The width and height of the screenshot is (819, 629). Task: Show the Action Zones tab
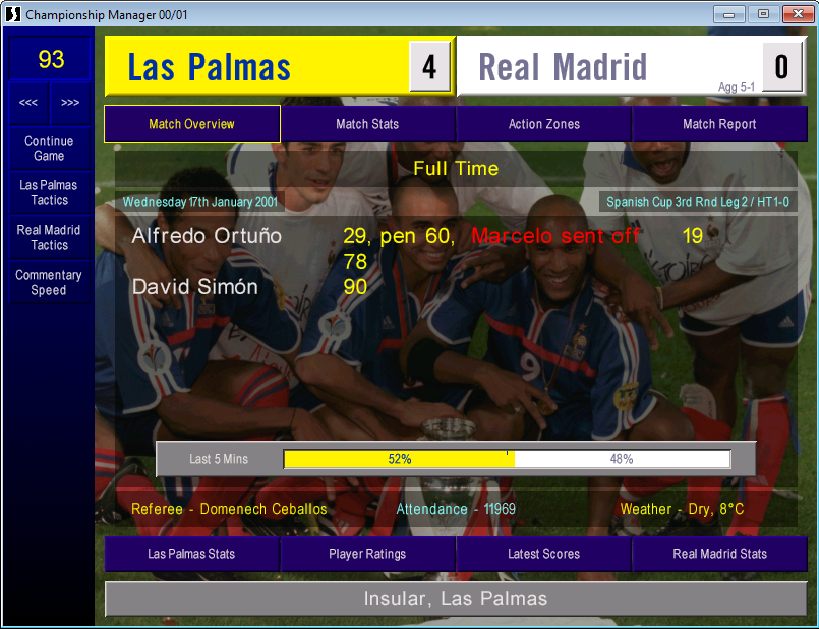(544, 124)
